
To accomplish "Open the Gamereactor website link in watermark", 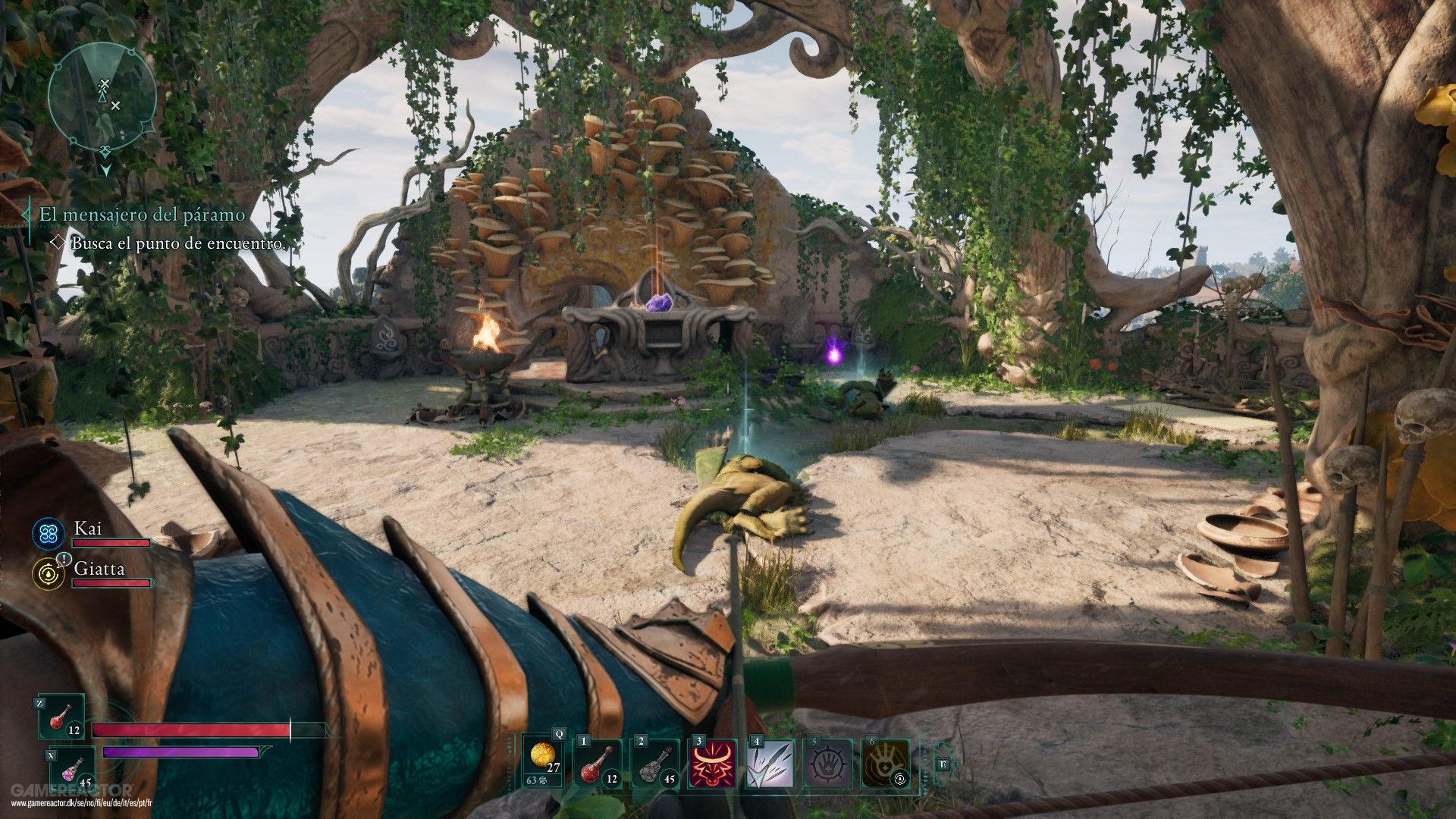I will point(82,803).
